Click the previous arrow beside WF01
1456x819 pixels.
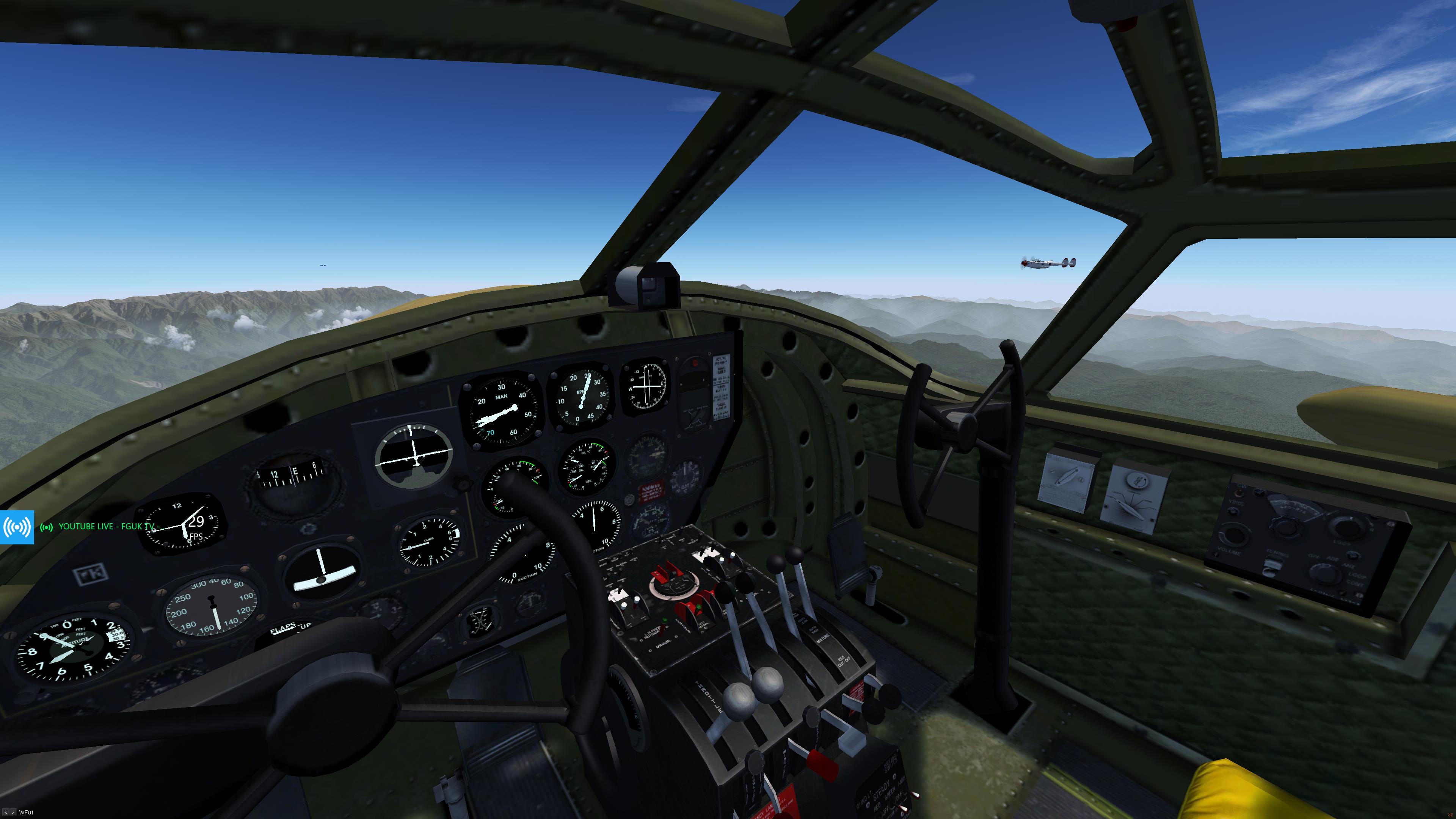[6, 813]
